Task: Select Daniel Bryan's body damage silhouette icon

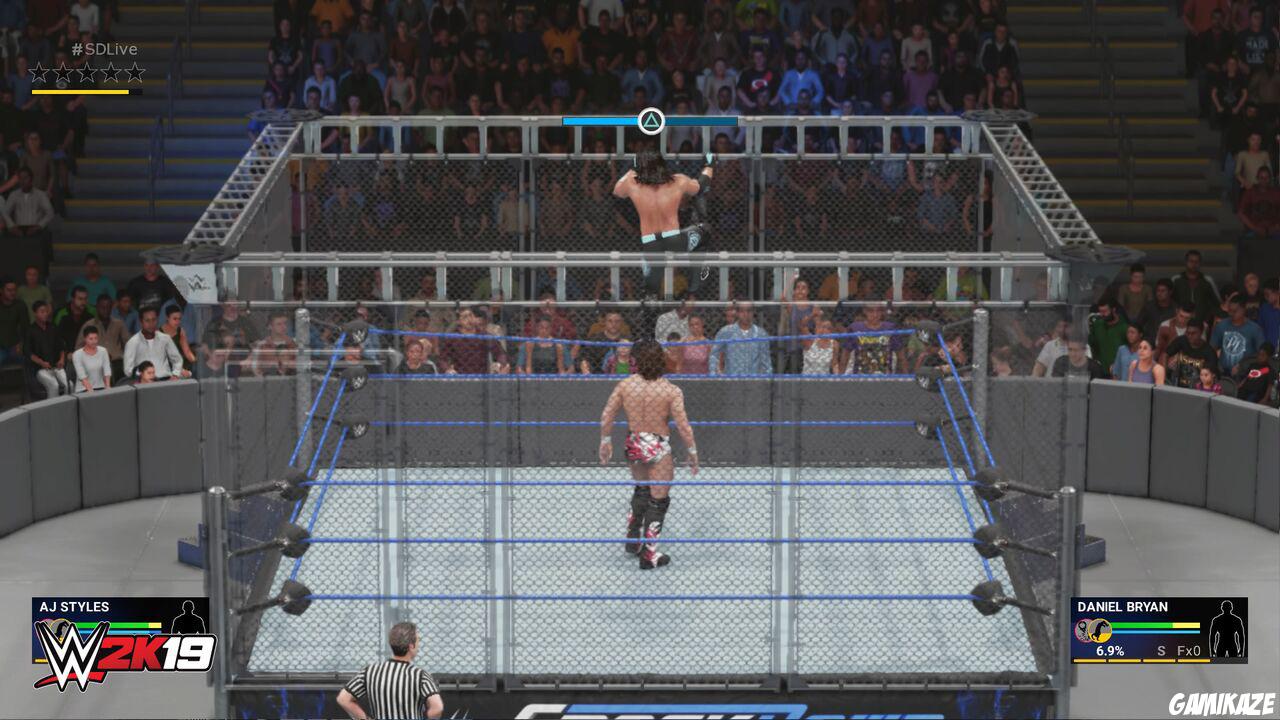Action: 1226,628
